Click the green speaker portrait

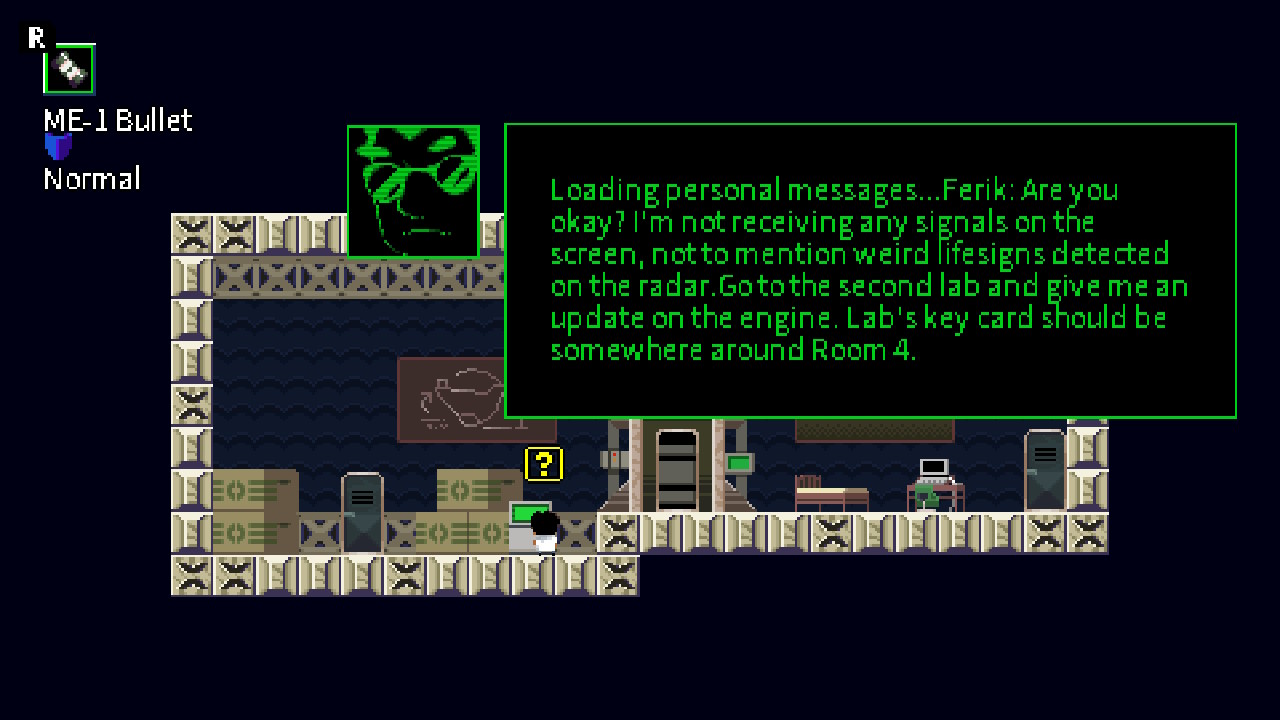pyautogui.click(x=413, y=191)
